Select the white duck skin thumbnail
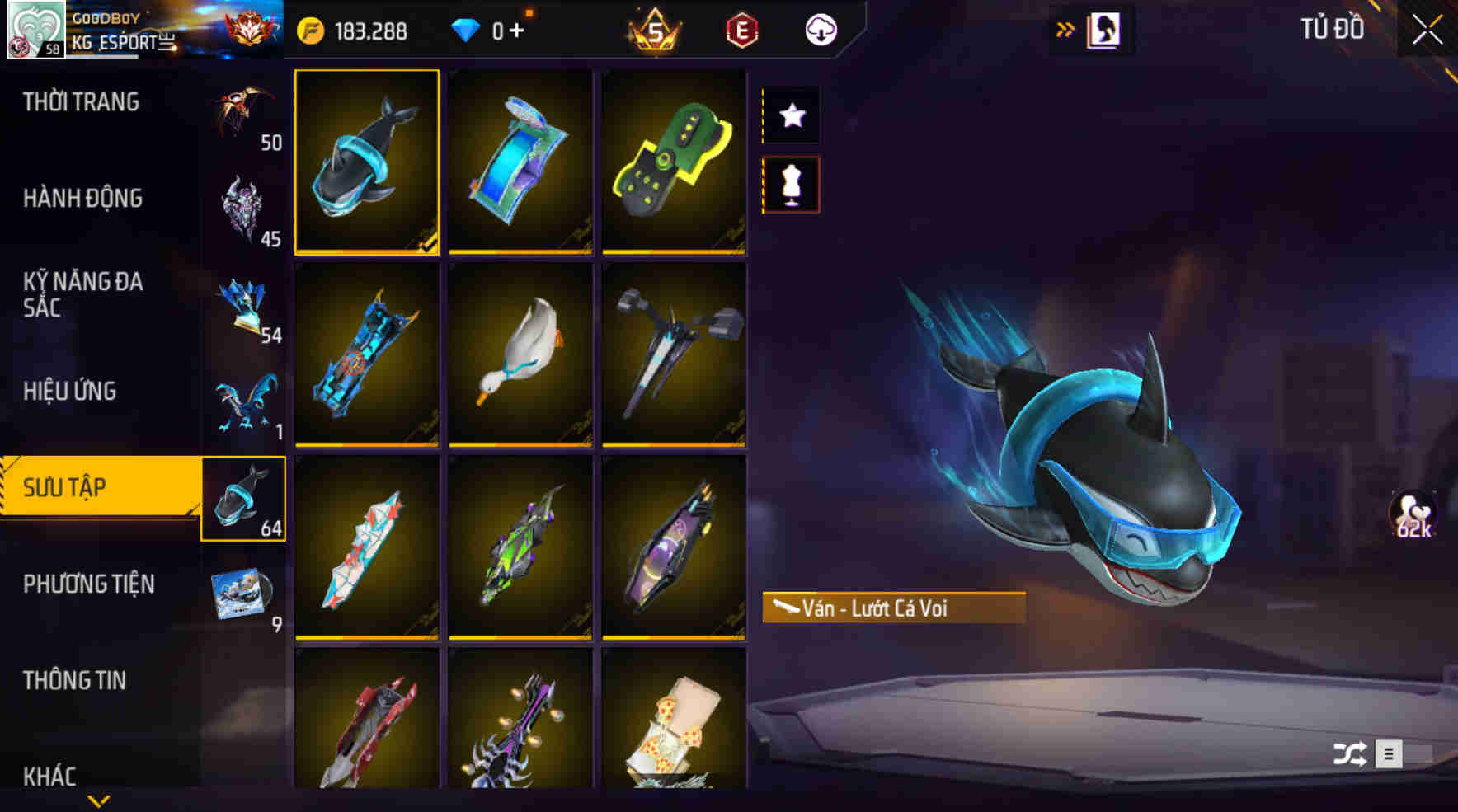1458x812 pixels. (520, 356)
